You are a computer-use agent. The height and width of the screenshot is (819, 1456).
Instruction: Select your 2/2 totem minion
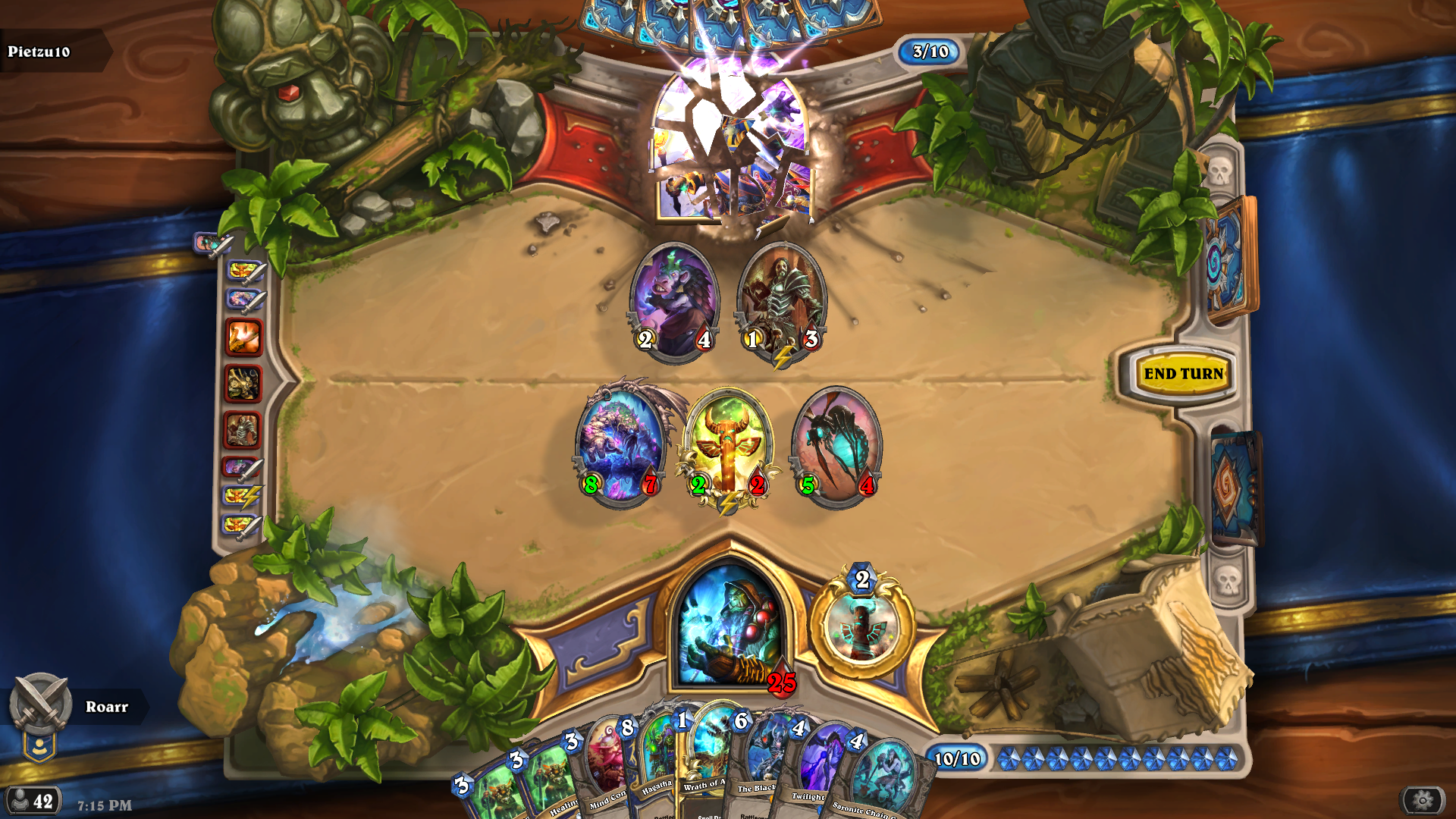coord(728,447)
